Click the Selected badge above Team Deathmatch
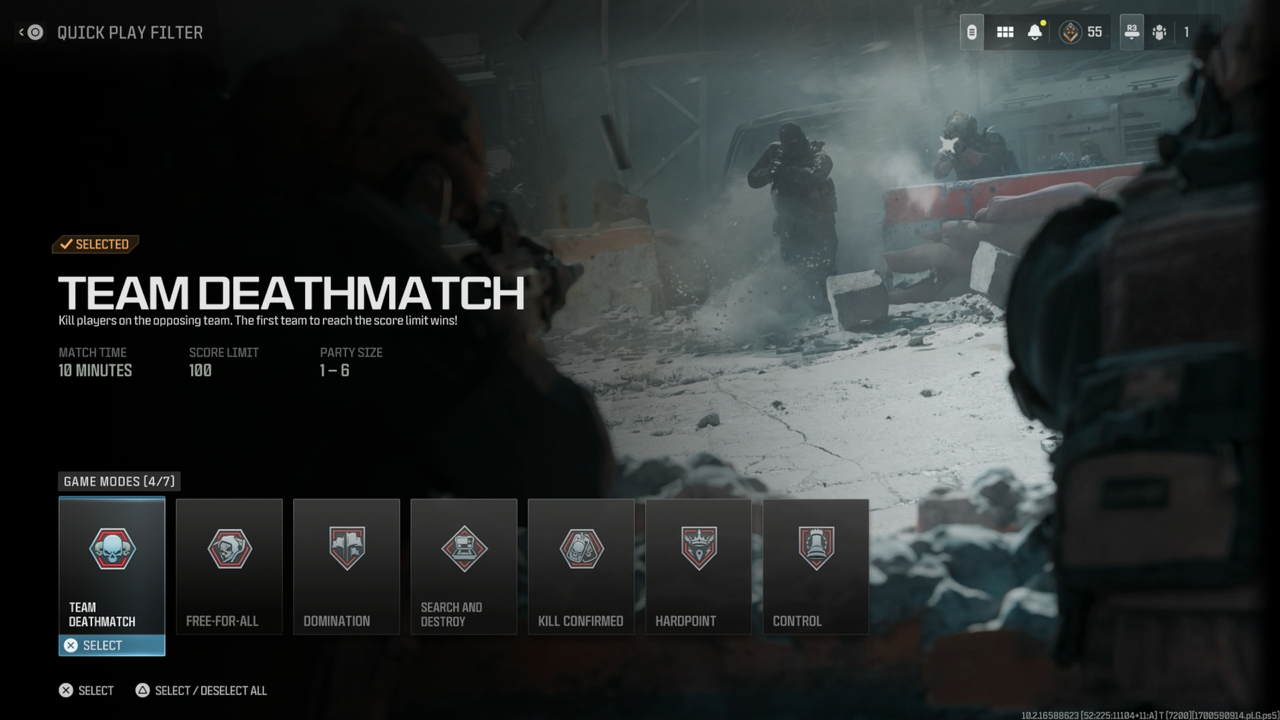 point(96,243)
